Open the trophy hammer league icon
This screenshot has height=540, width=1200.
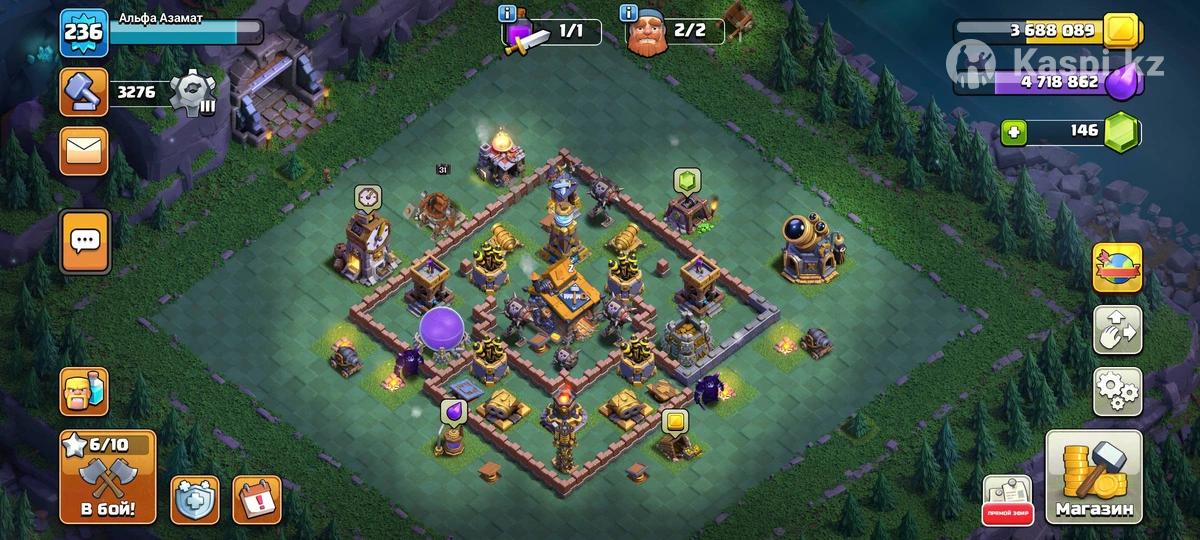point(84,94)
